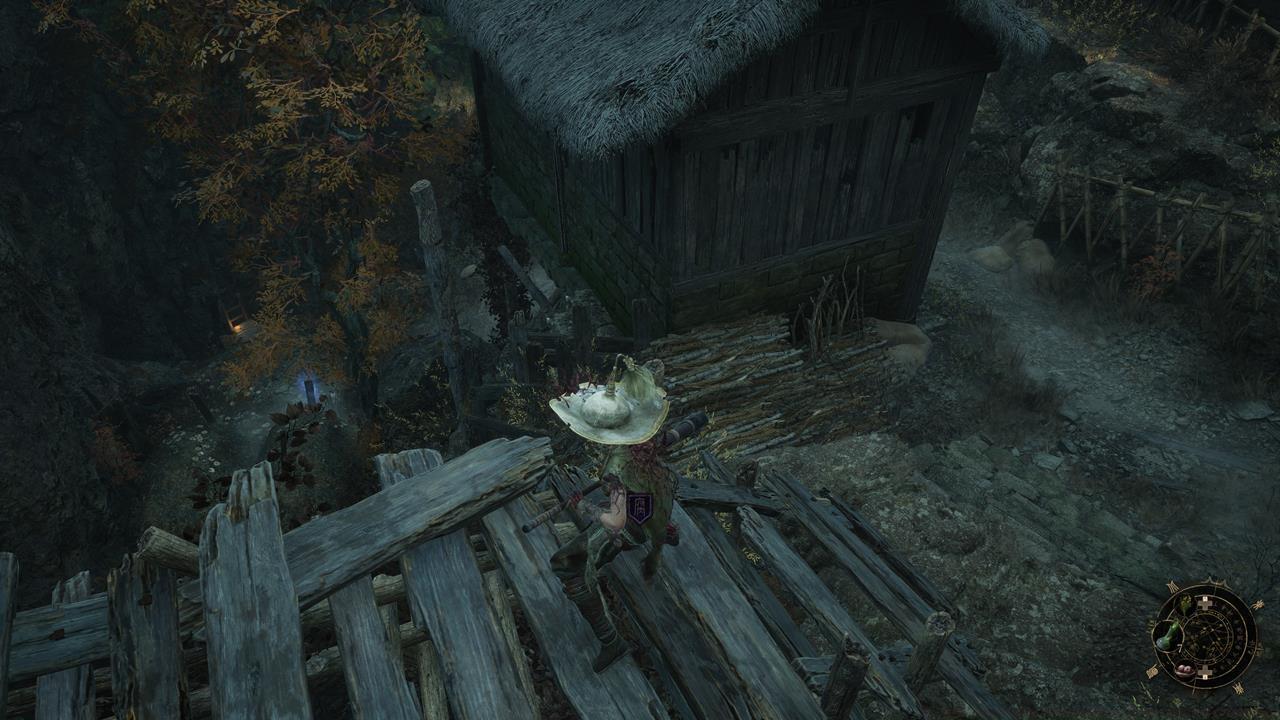Viewport: 1280px width, 720px height.
Task: Click the rune mark below the item wheel
Action: point(1239,689)
